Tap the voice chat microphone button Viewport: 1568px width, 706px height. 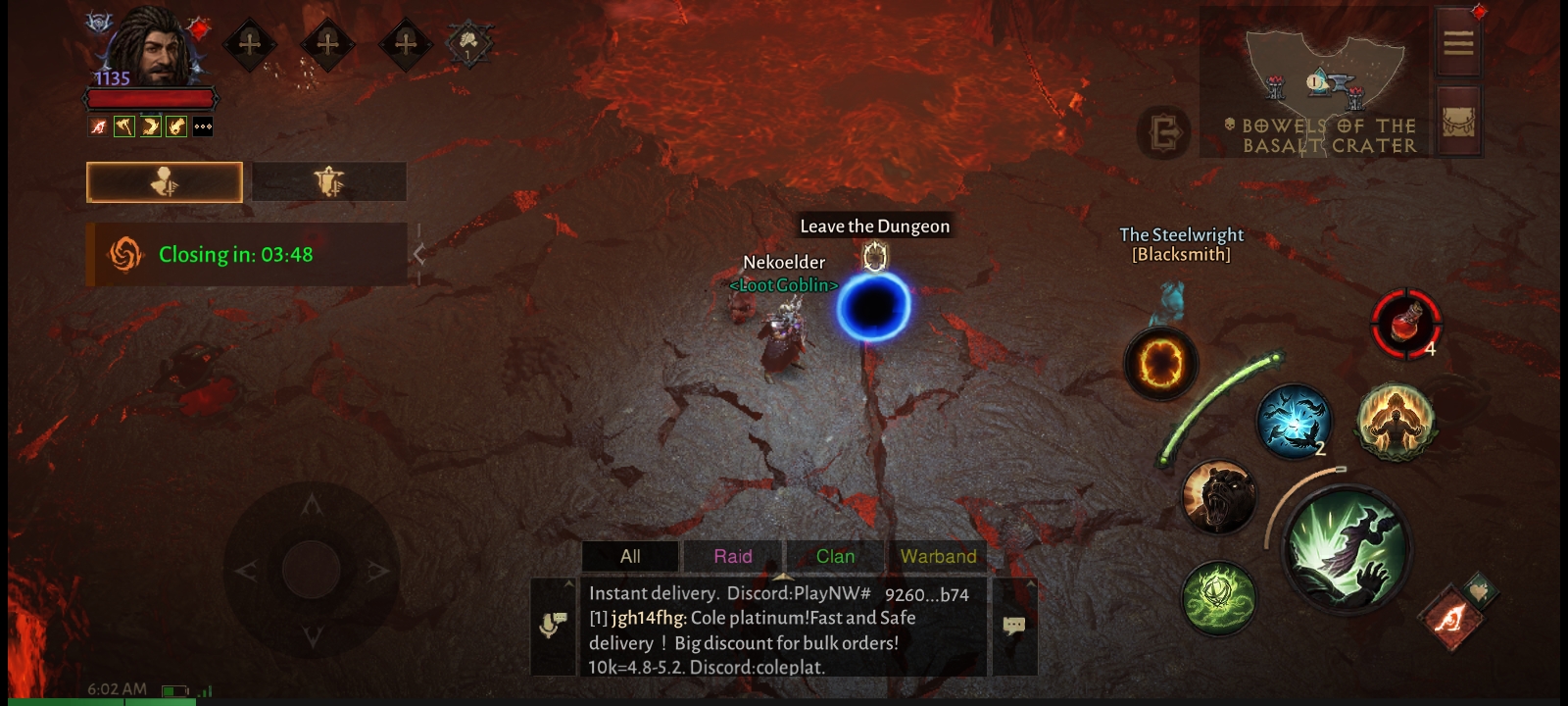[x=553, y=626]
